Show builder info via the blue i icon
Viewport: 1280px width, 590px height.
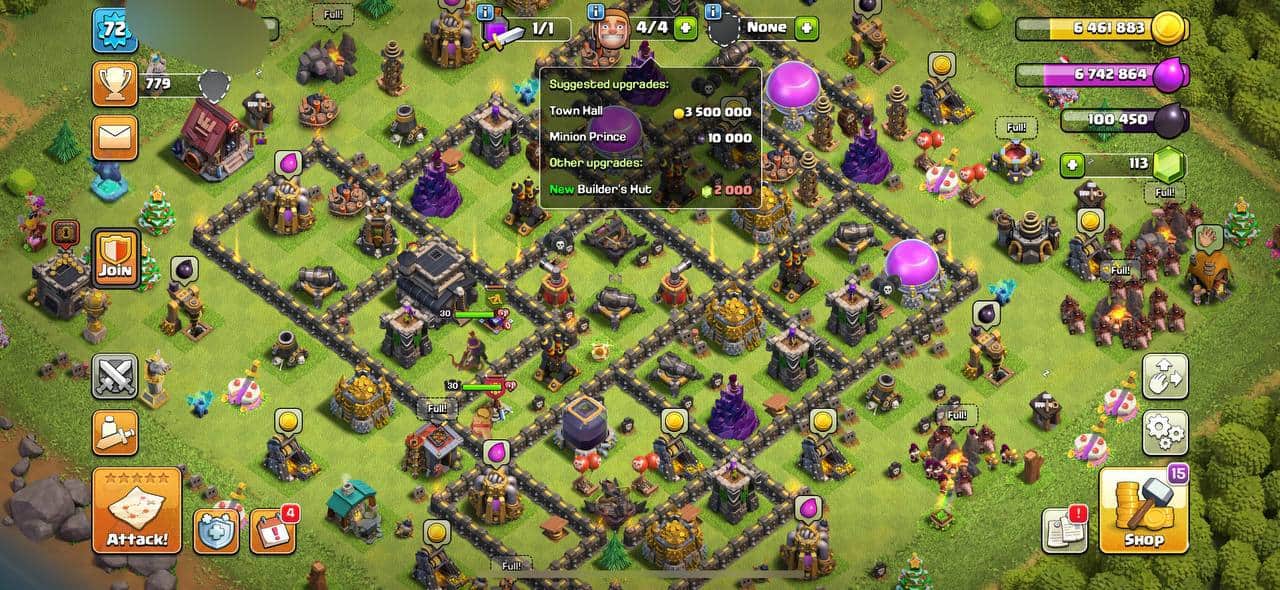[x=597, y=13]
